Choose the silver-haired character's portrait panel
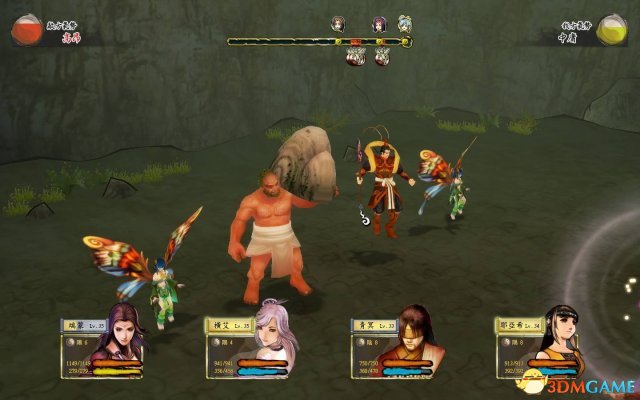 coord(273,342)
